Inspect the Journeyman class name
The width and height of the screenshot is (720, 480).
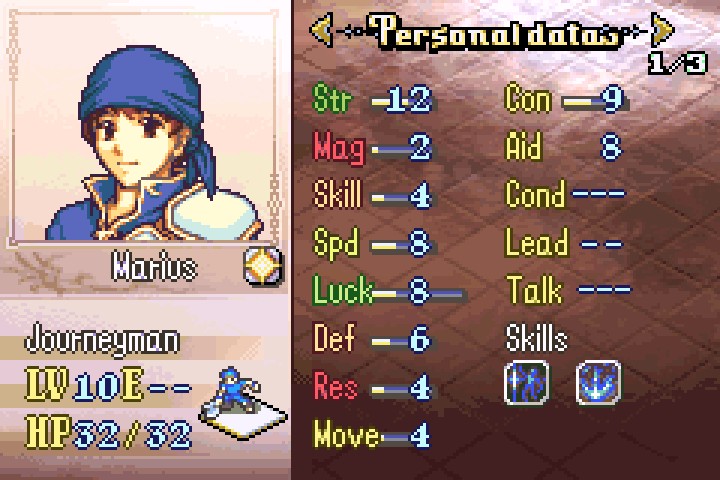coord(103,340)
